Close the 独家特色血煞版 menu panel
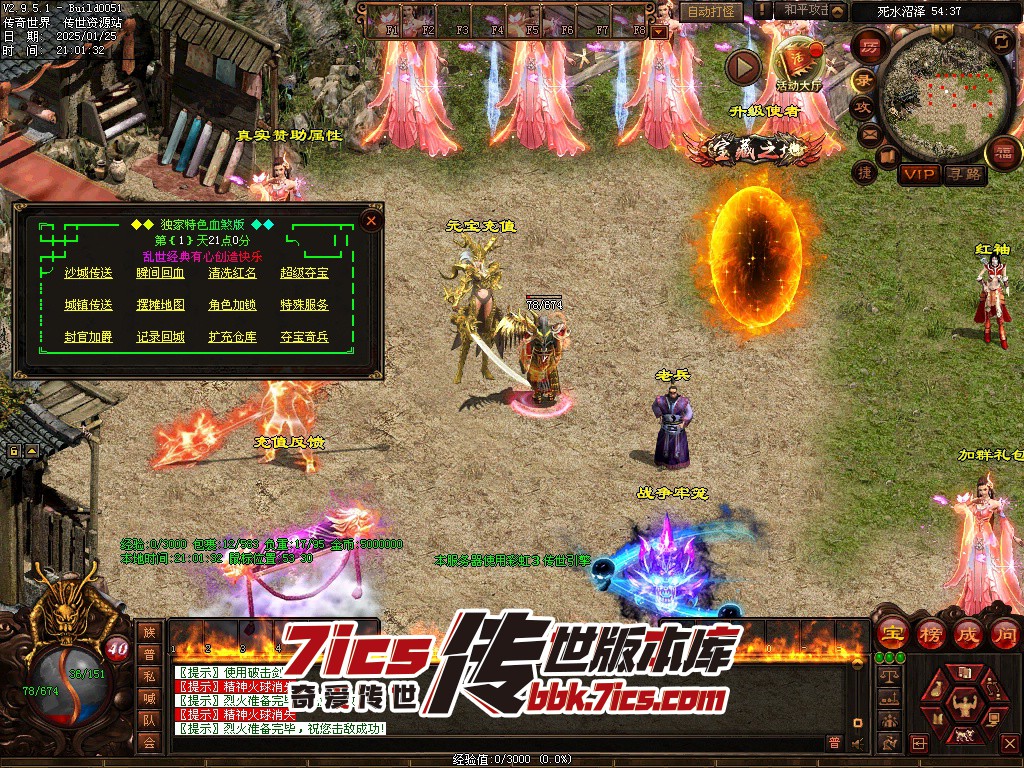 pos(371,220)
